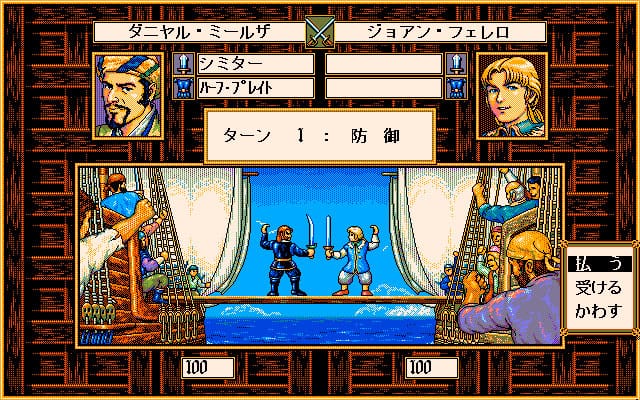640x400 pixels.
Task: Select the シミター weapon slot
Action: pos(255,64)
